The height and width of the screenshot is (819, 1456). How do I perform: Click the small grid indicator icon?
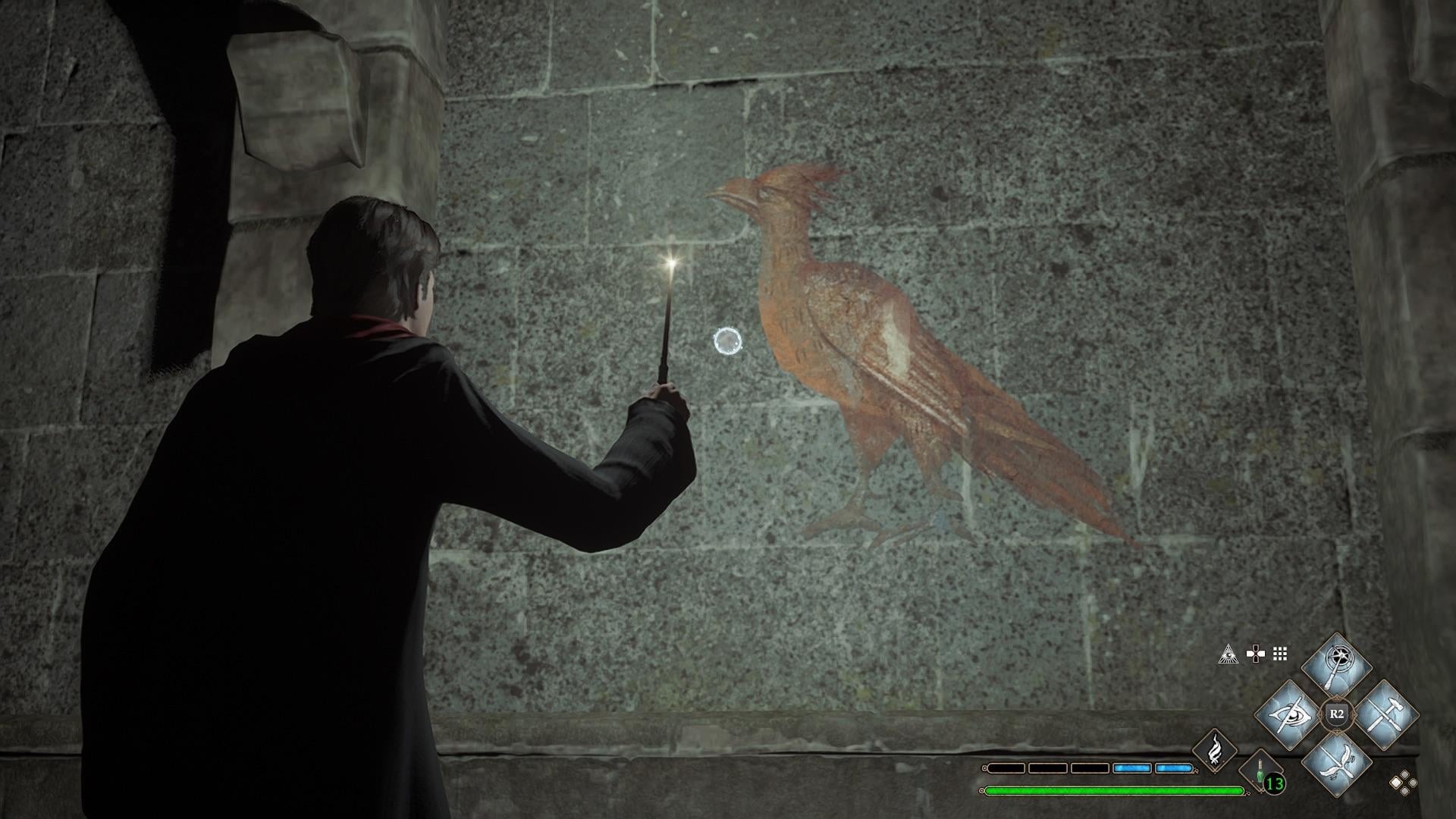coord(1279,655)
